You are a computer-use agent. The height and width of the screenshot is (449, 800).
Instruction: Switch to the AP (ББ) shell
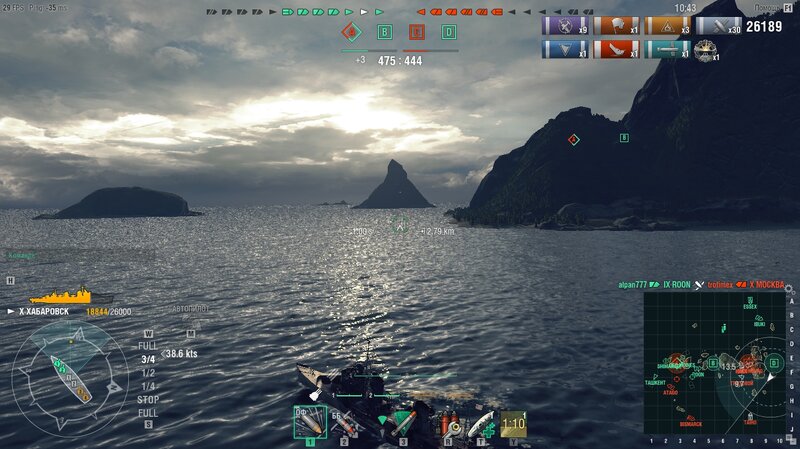[x=343, y=424]
